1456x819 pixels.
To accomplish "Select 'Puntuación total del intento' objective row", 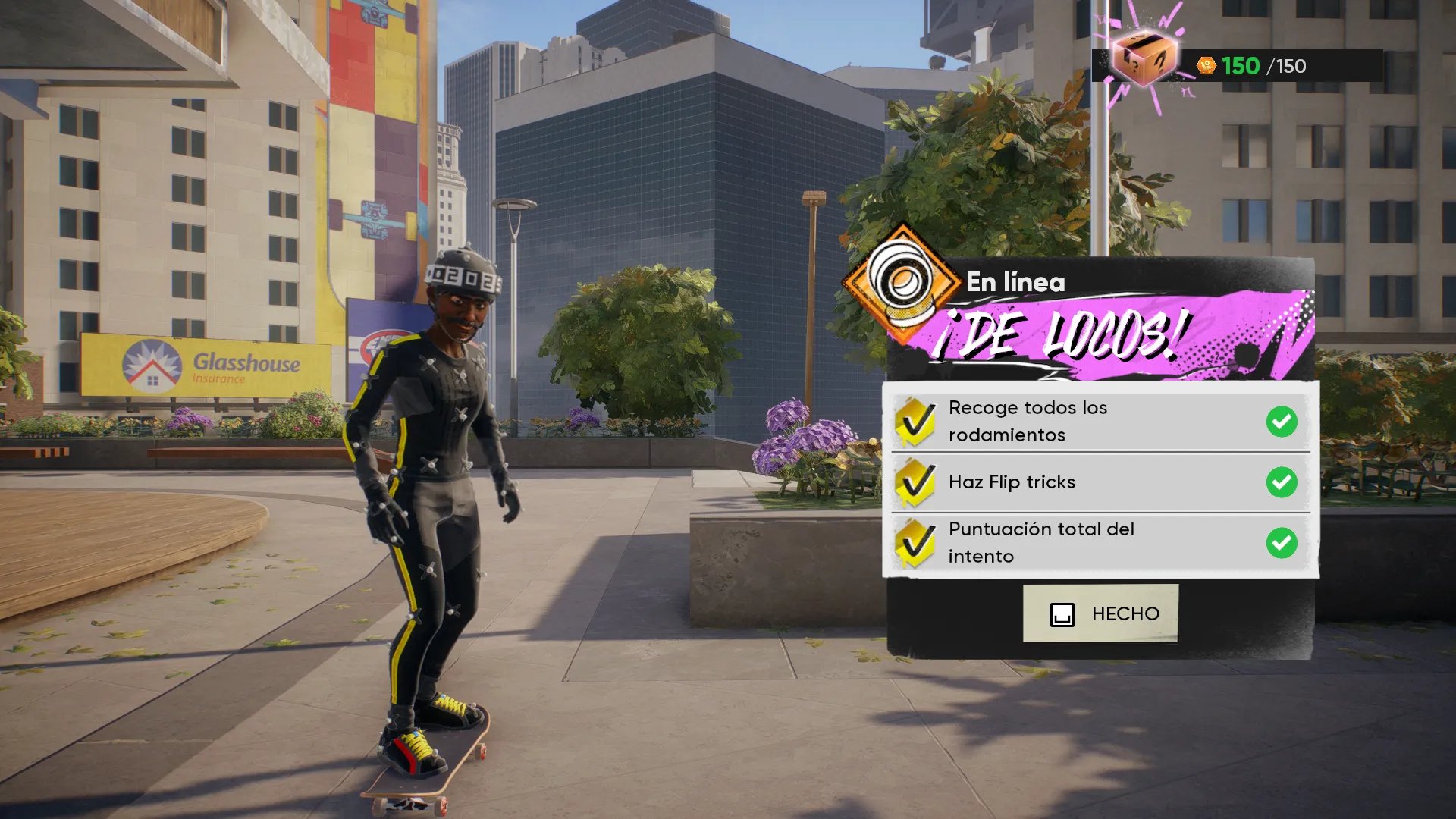I will [x=1100, y=543].
